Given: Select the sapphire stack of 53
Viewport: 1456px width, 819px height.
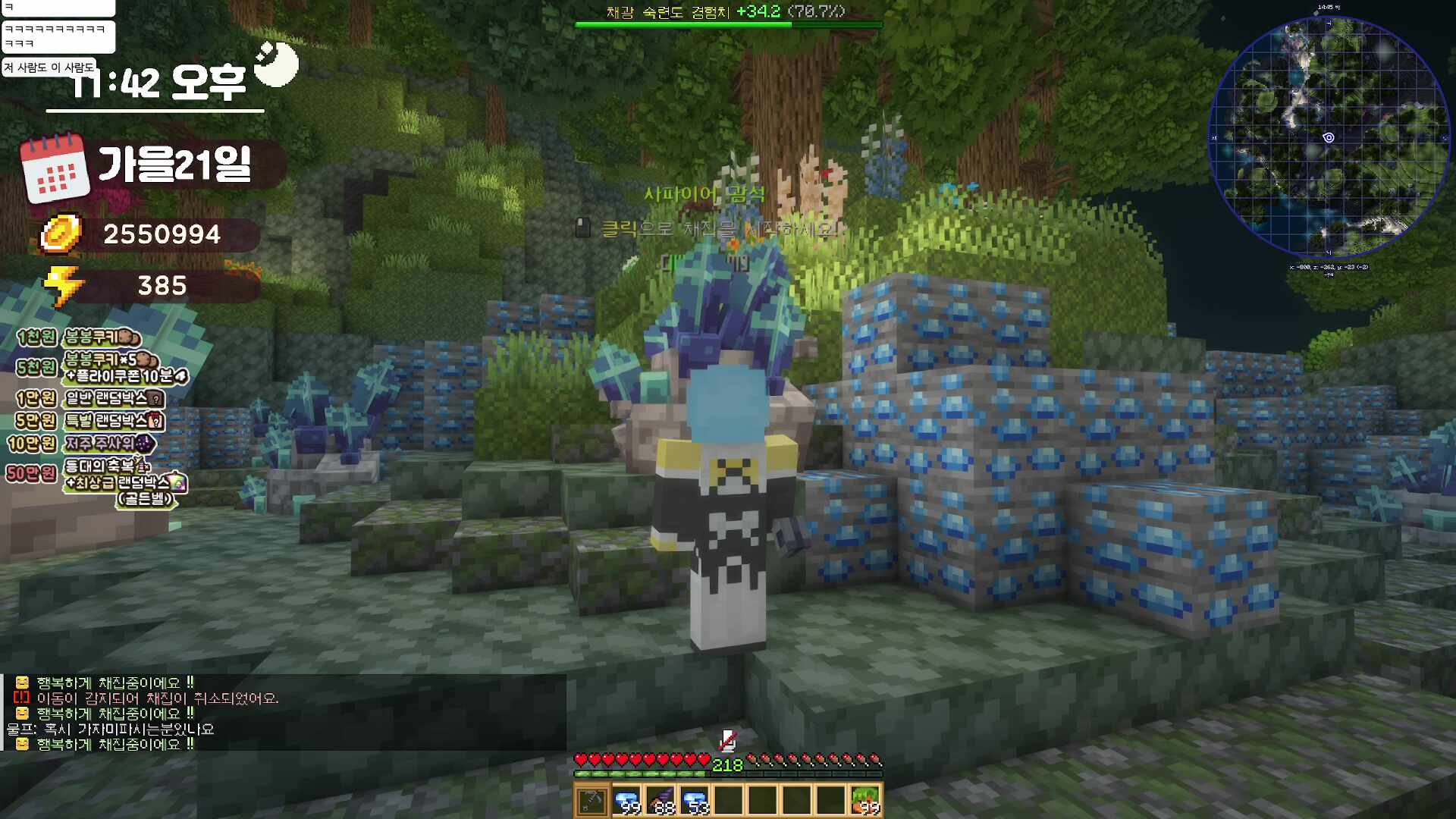Looking at the screenshot, I should 695,800.
